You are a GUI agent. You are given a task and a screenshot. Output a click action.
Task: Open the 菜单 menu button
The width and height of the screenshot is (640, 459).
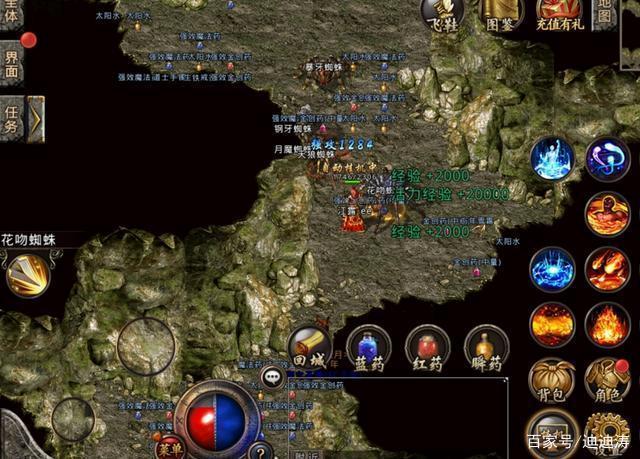(x=171, y=446)
